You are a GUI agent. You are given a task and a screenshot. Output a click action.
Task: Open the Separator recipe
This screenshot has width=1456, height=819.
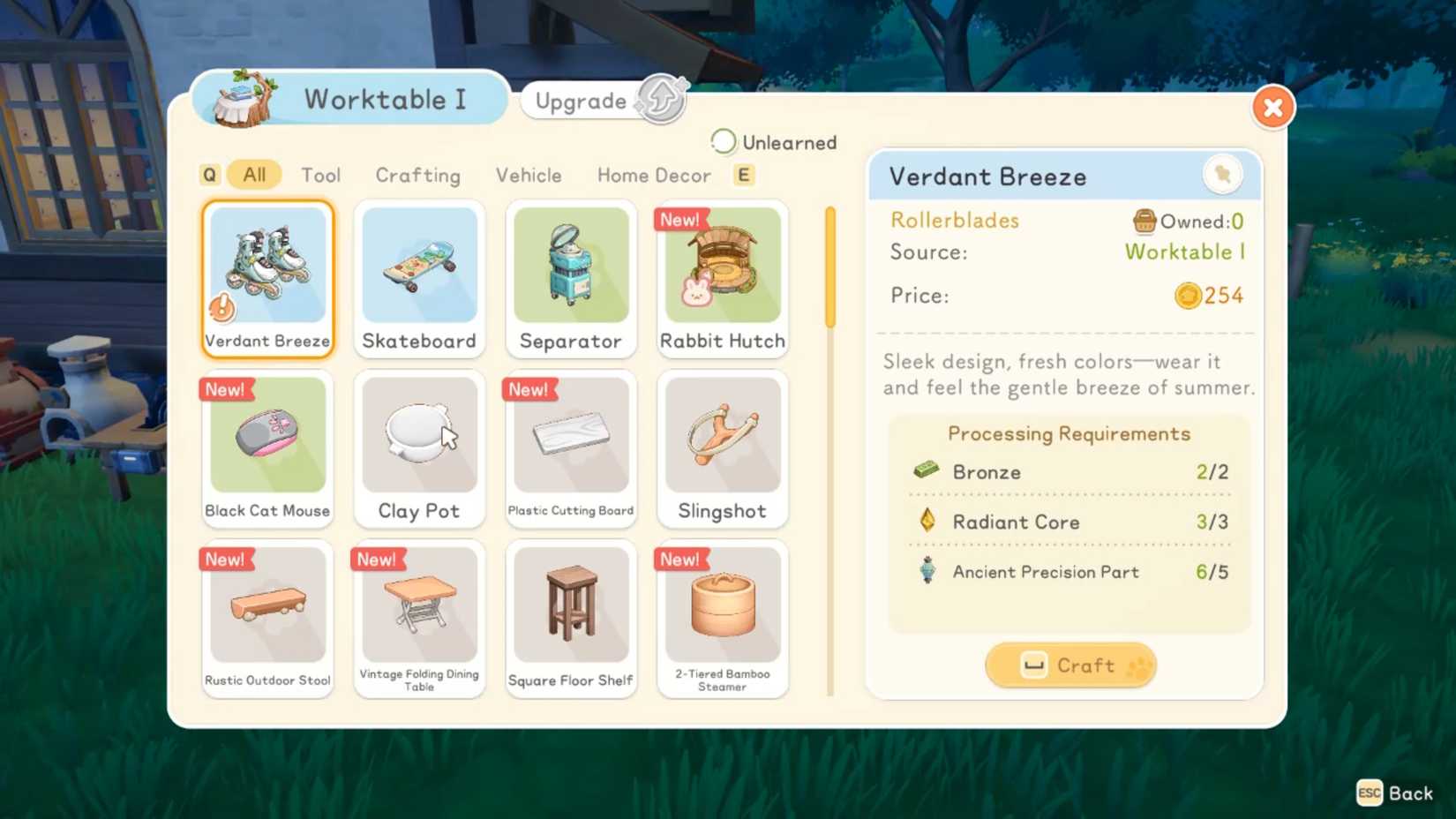pos(571,278)
